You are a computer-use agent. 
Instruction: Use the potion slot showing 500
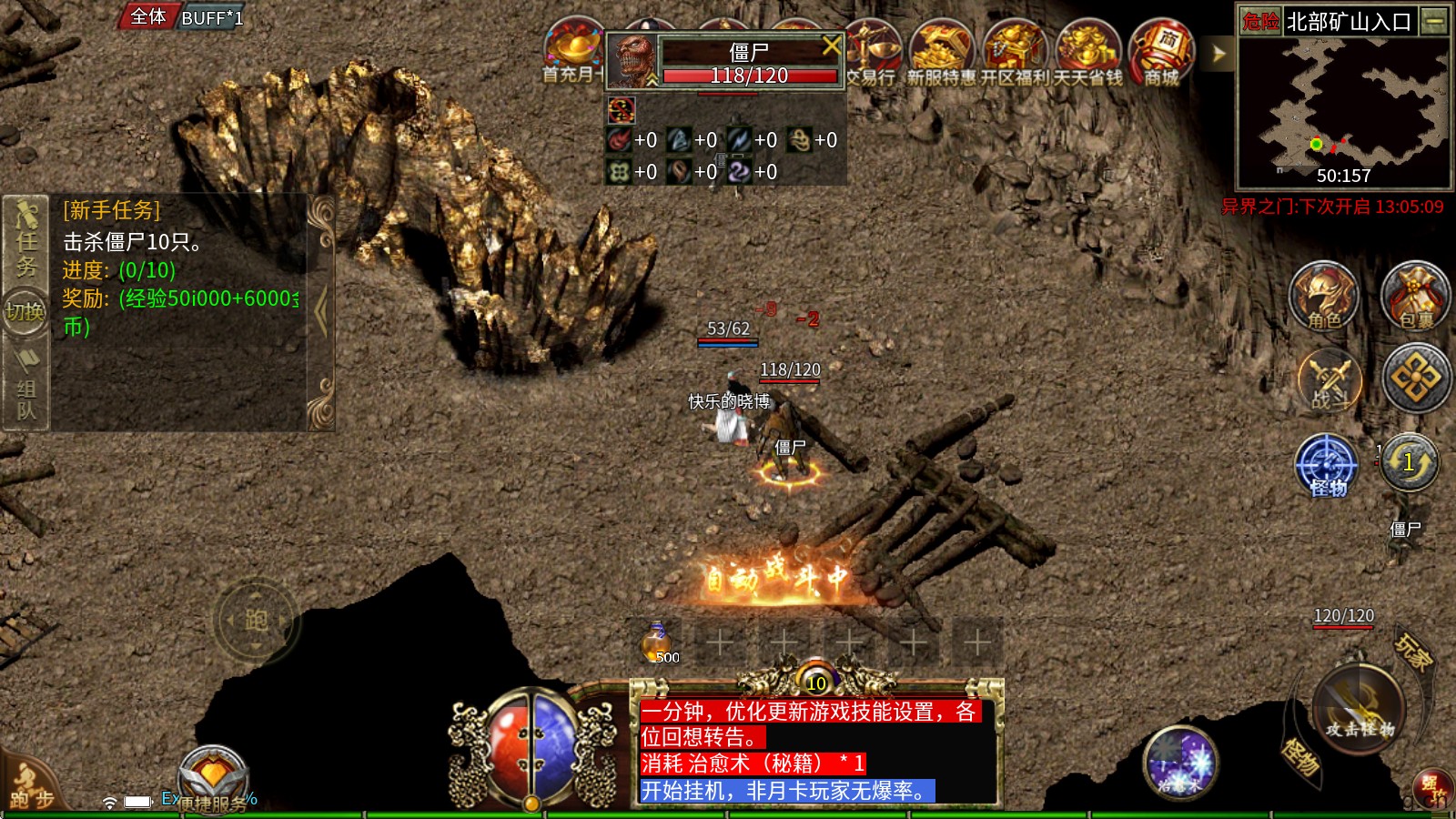657,642
